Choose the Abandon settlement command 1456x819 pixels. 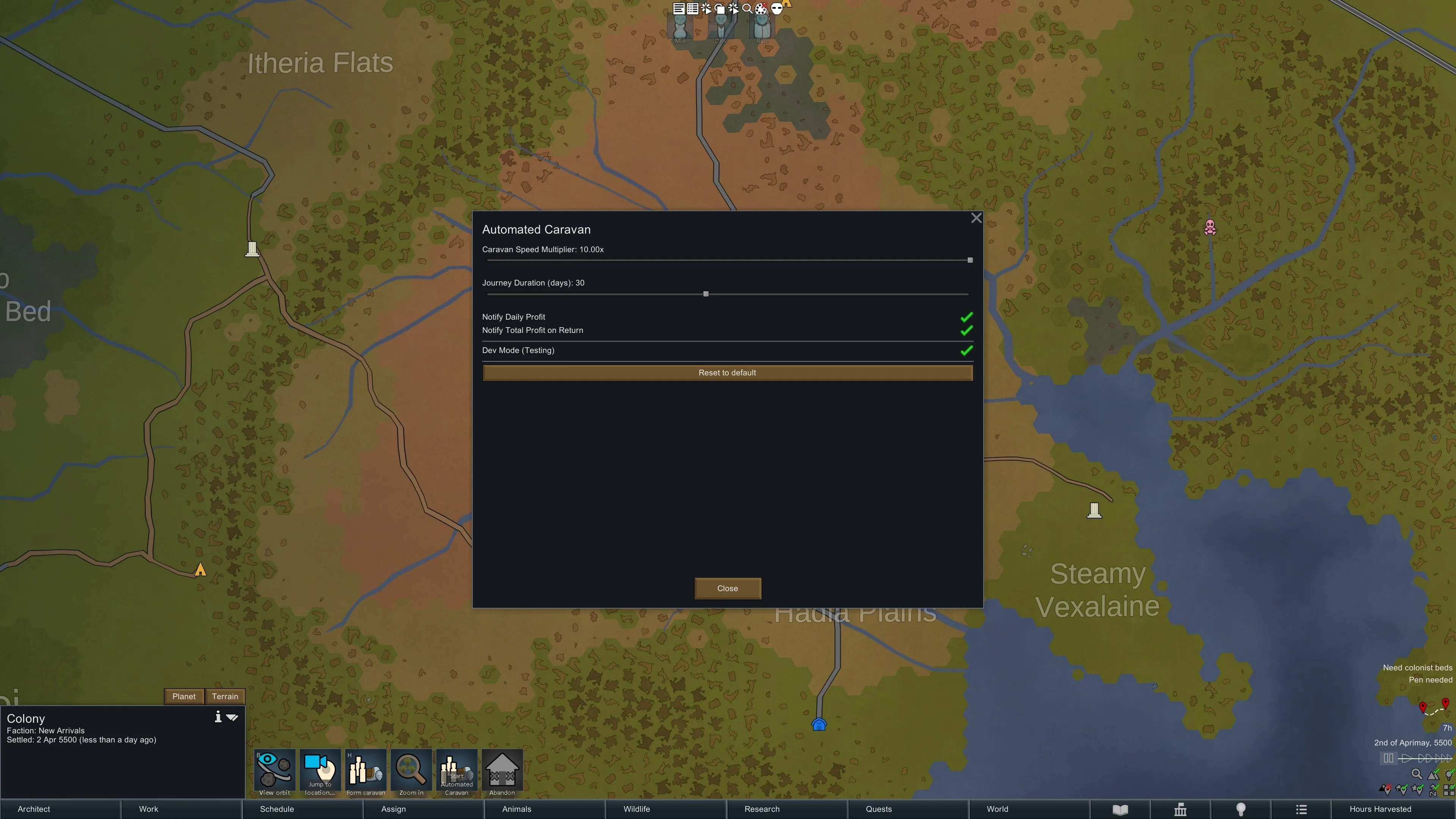(502, 772)
